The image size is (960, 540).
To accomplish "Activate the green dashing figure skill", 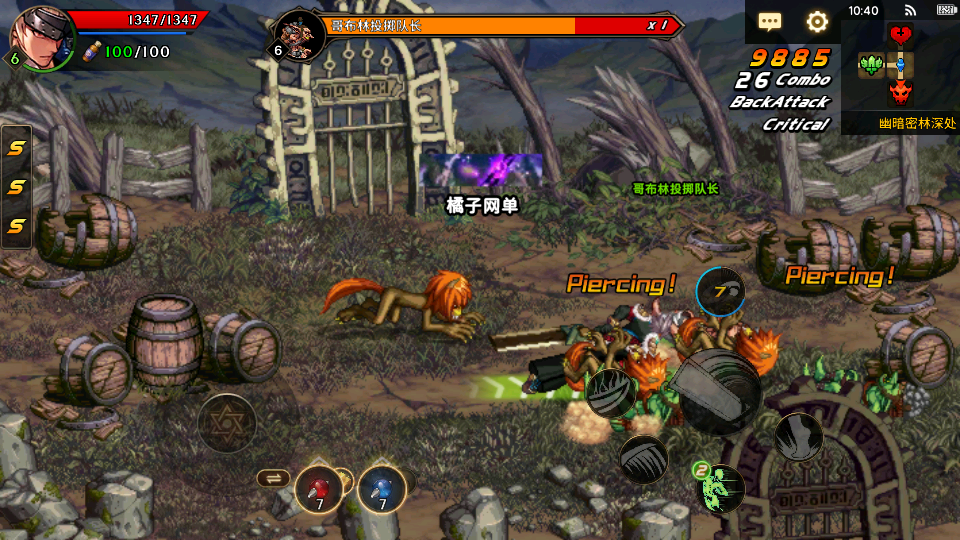I will click(x=721, y=487).
